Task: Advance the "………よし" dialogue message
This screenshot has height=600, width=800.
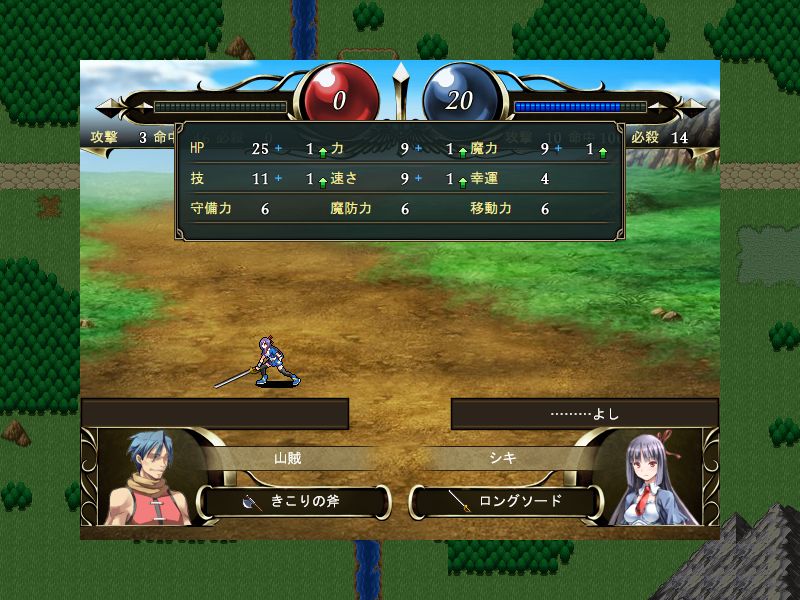Action: [584, 413]
